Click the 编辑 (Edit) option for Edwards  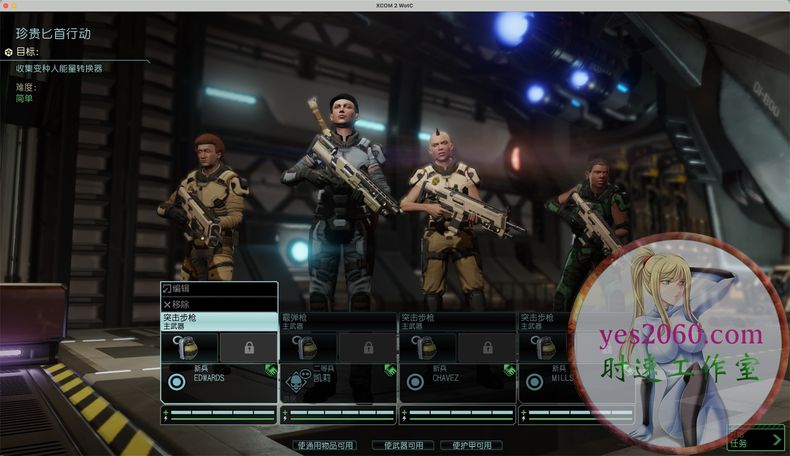pyautogui.click(x=219, y=289)
